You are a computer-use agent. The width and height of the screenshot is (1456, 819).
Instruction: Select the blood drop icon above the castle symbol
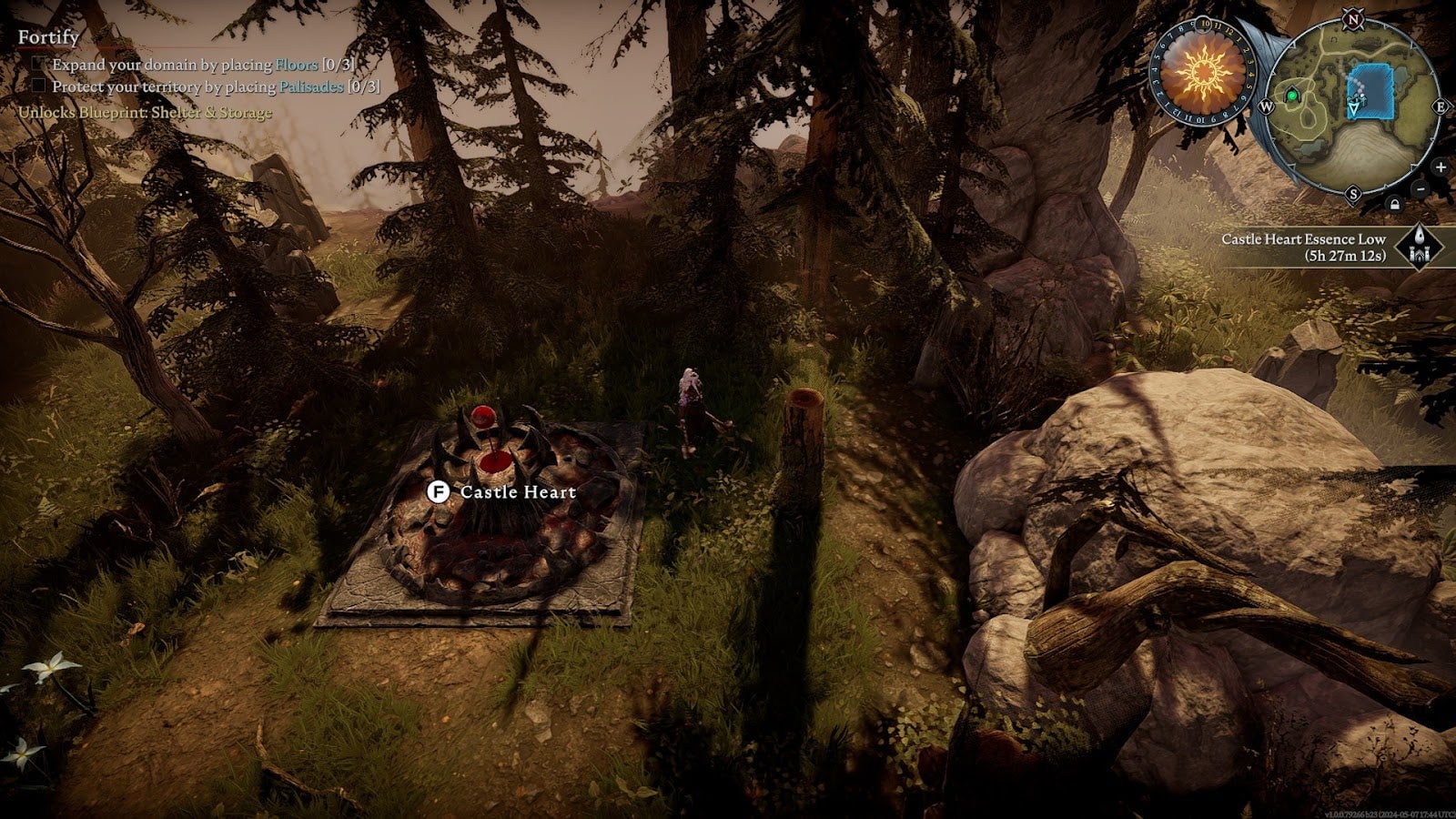pyautogui.click(x=1419, y=236)
